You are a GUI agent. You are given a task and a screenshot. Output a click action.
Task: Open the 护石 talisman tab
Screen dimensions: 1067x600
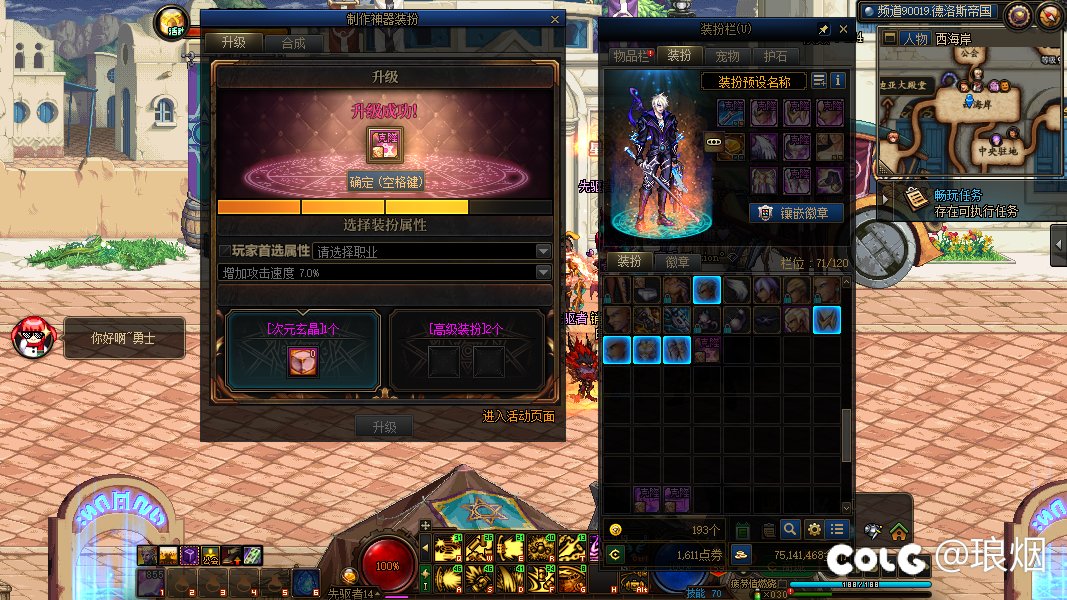tap(775, 56)
